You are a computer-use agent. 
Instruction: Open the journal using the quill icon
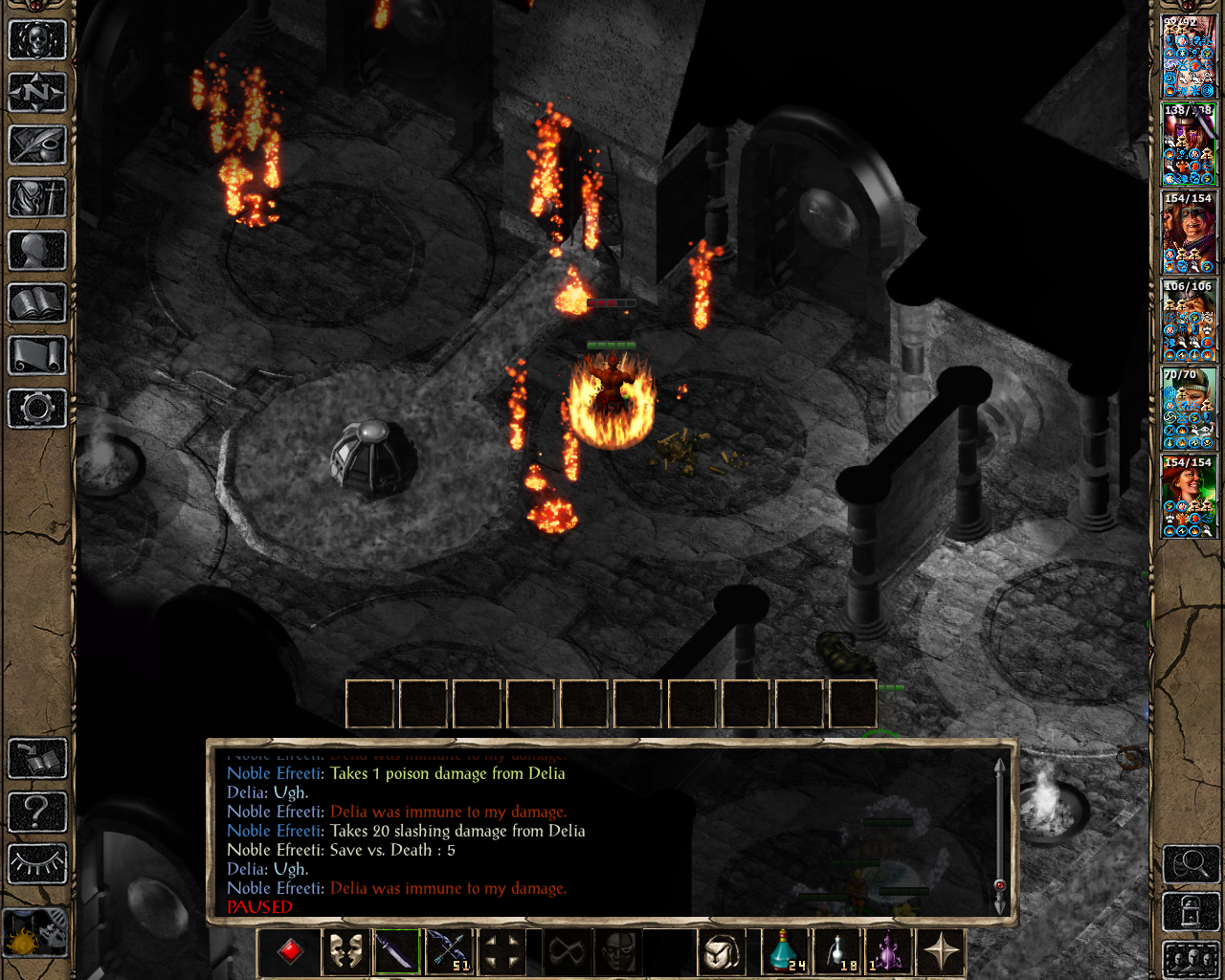(37, 145)
